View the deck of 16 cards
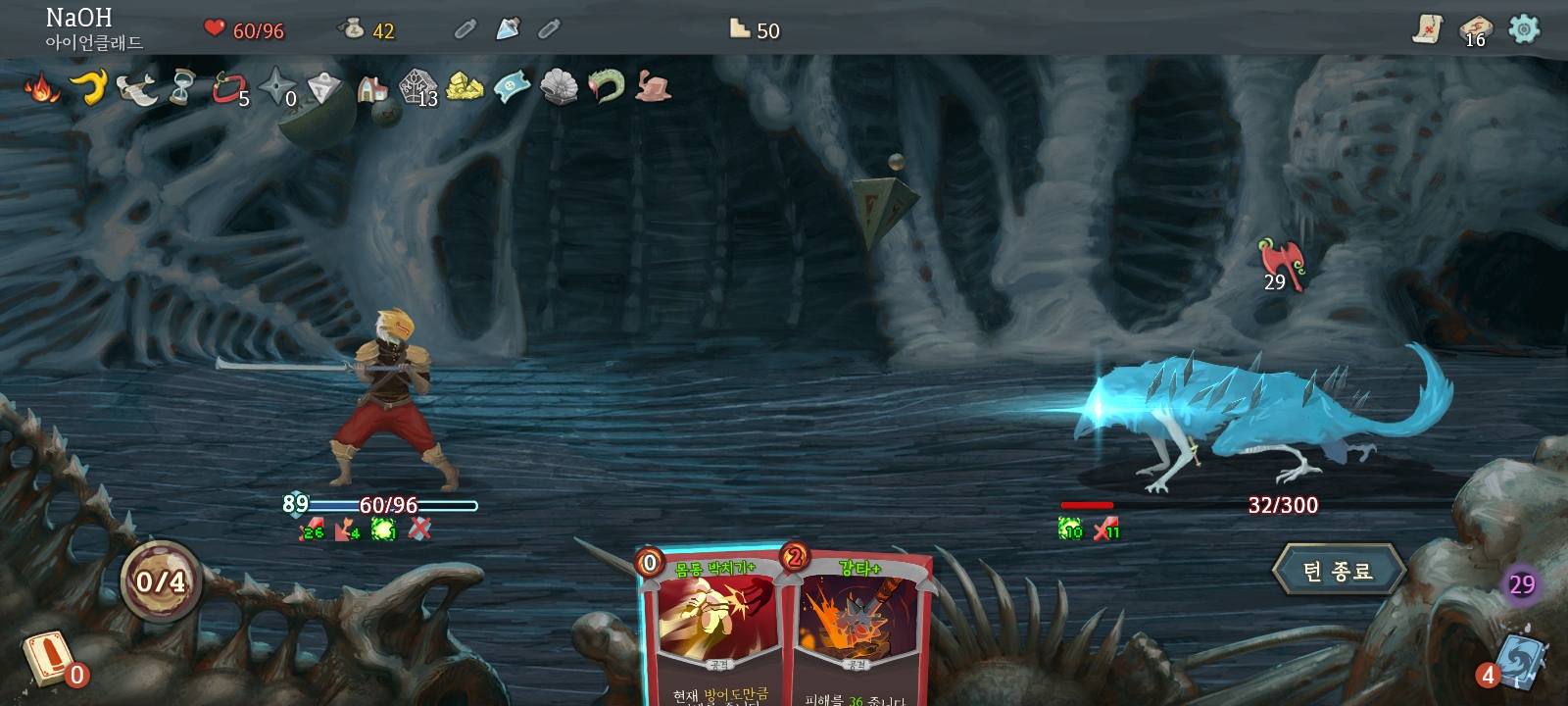1568x706 pixels. [x=1474, y=29]
